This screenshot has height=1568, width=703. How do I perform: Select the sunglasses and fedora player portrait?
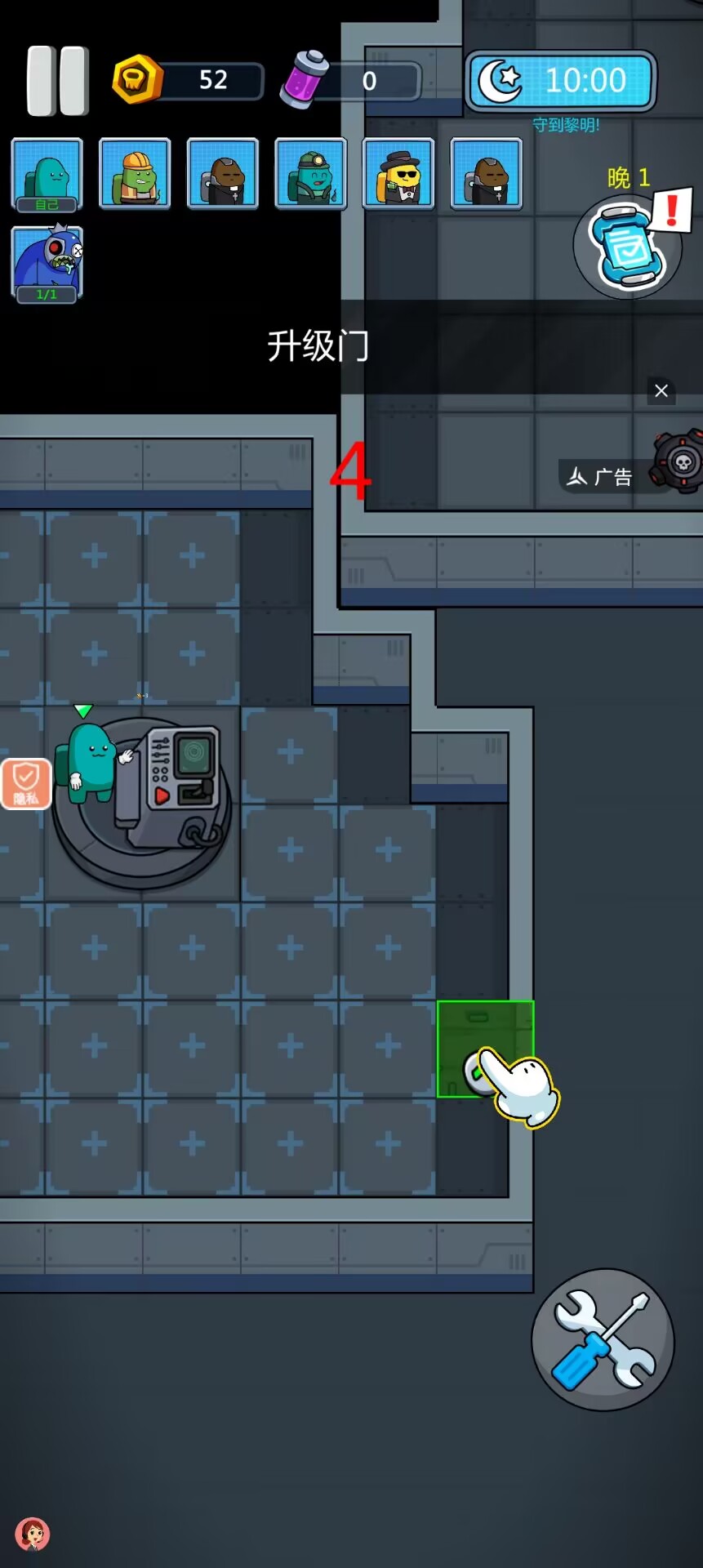coord(398,174)
